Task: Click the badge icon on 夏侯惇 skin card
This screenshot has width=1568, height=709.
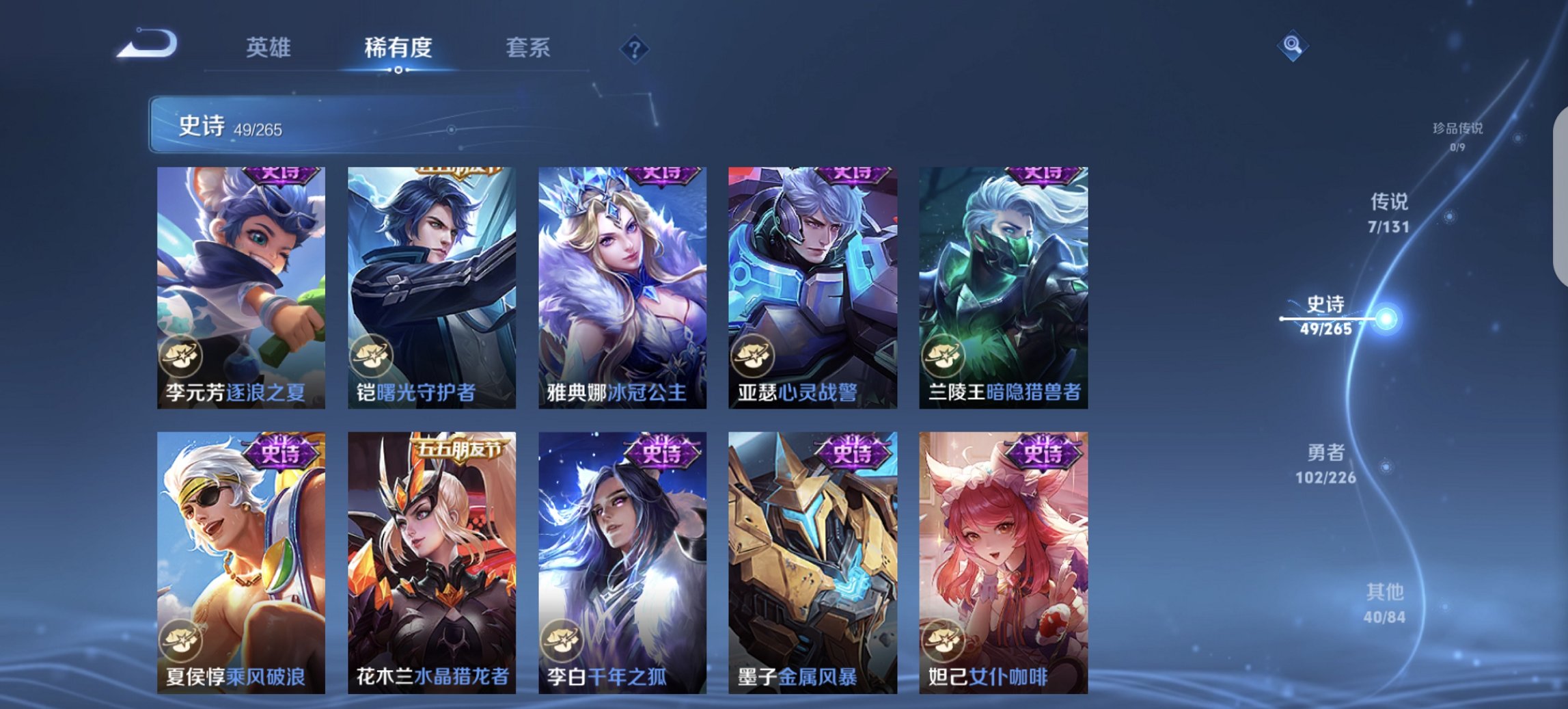Action: click(x=180, y=639)
